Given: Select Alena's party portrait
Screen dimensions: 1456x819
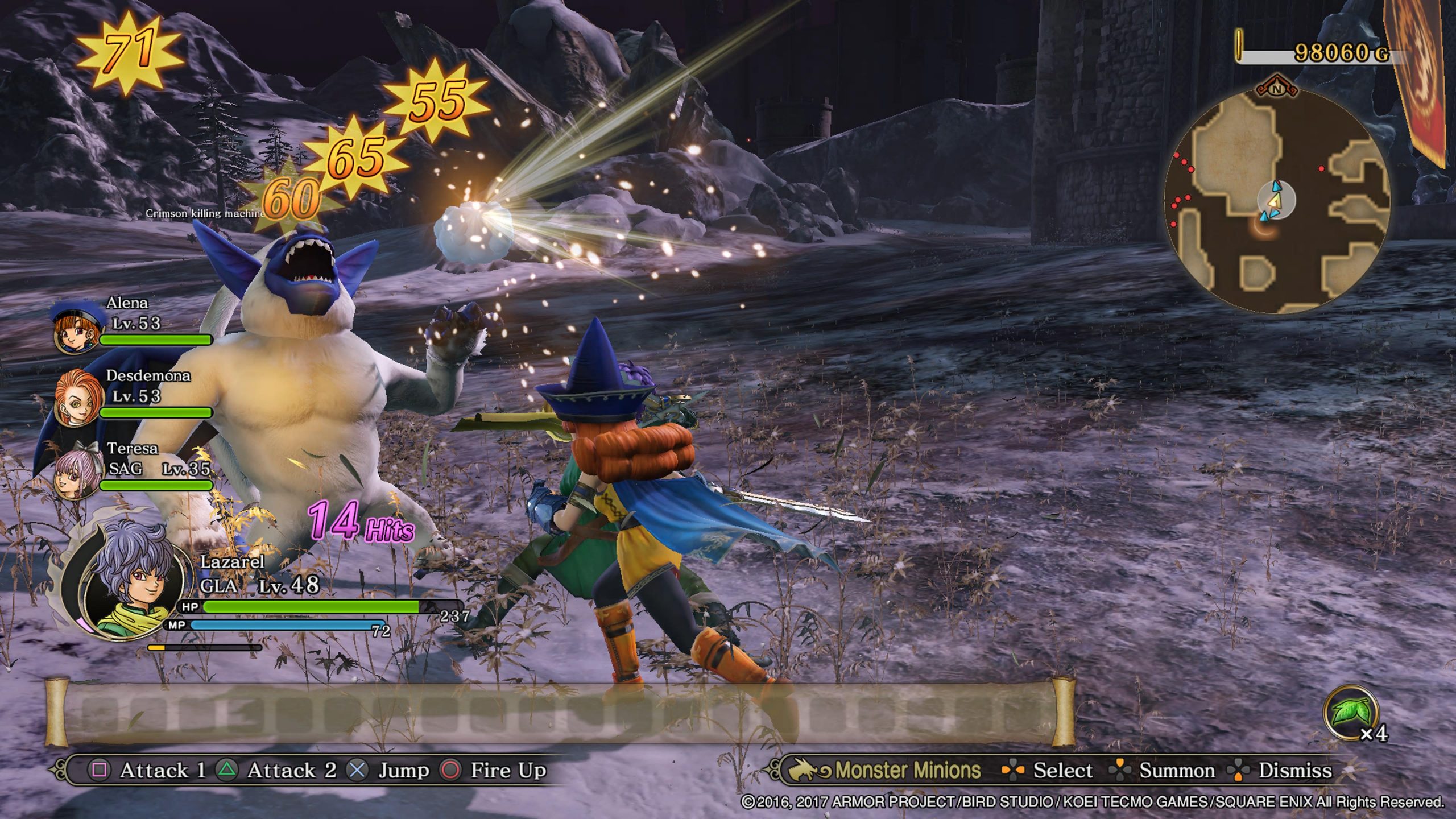Looking at the screenshot, I should click(77, 329).
